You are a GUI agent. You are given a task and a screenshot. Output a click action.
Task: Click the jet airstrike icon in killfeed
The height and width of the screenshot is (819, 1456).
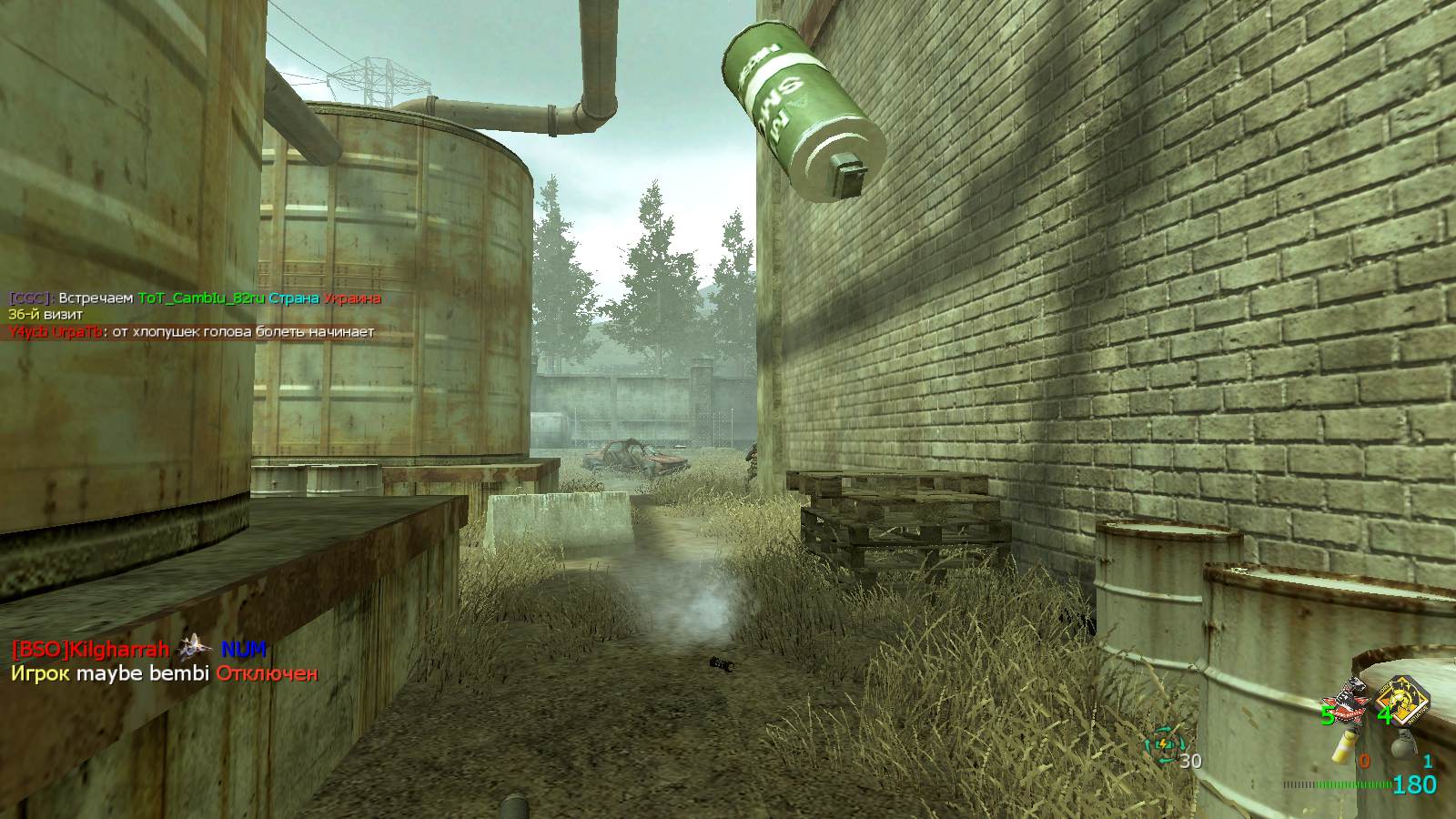pos(194,648)
